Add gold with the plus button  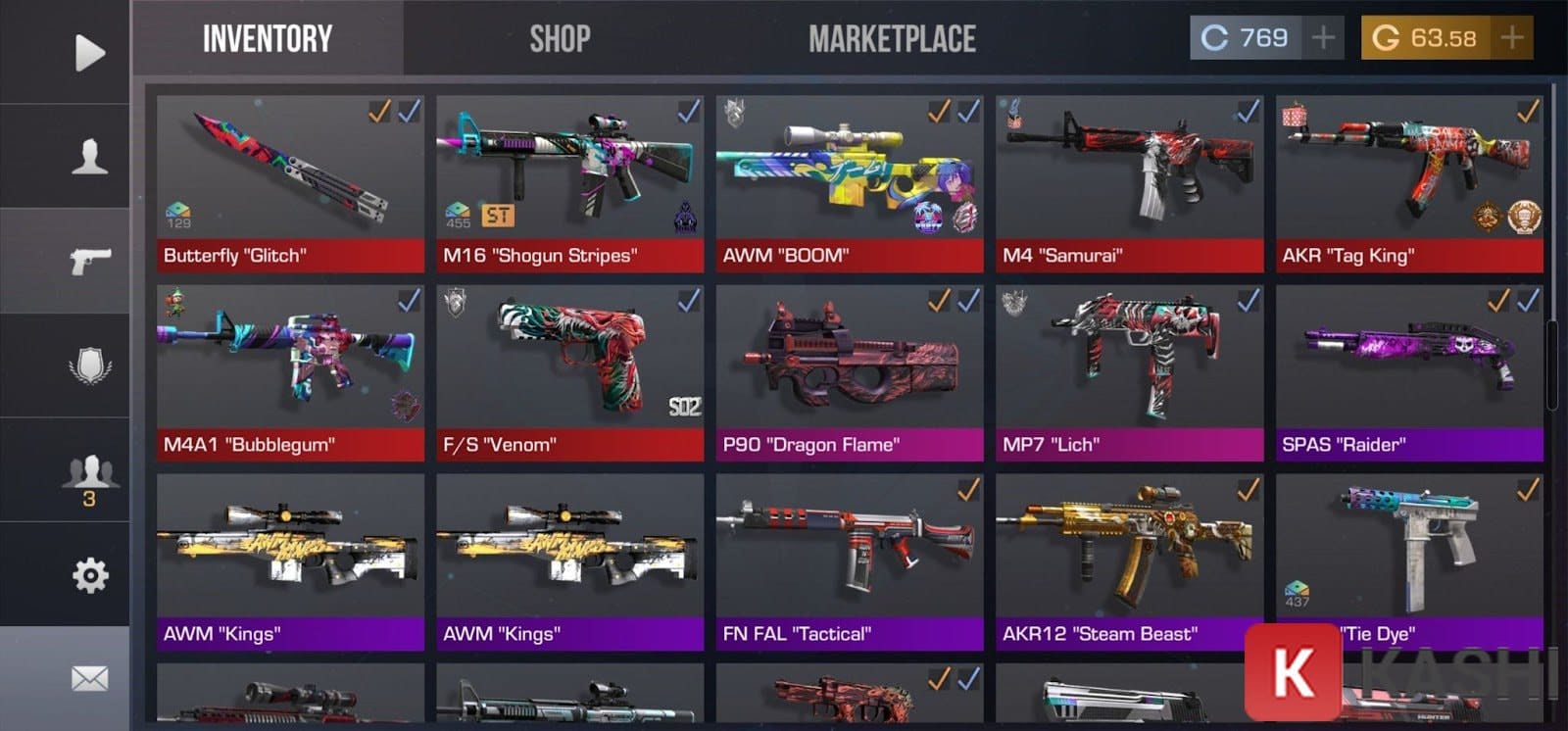click(x=1512, y=38)
